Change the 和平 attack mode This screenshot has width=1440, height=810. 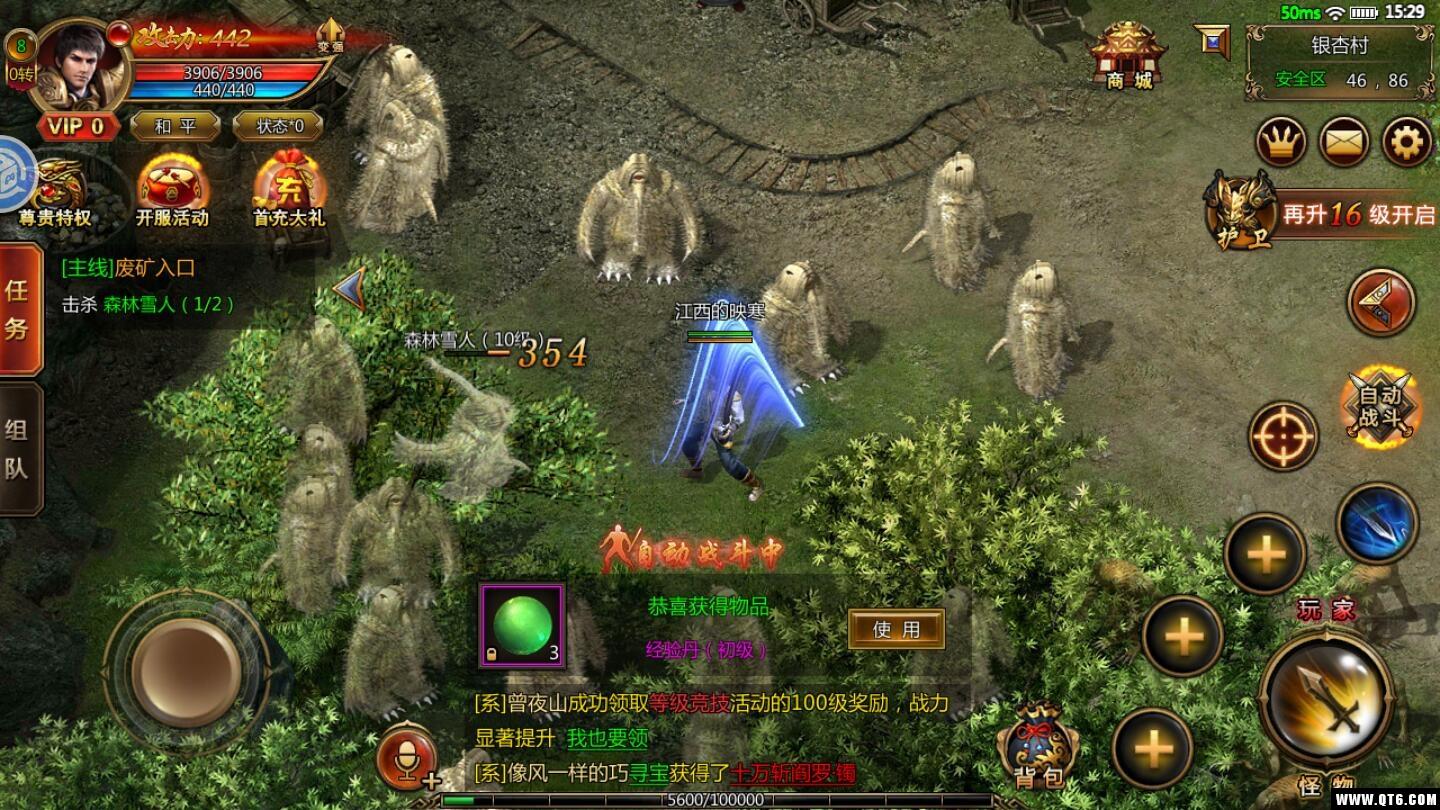175,126
